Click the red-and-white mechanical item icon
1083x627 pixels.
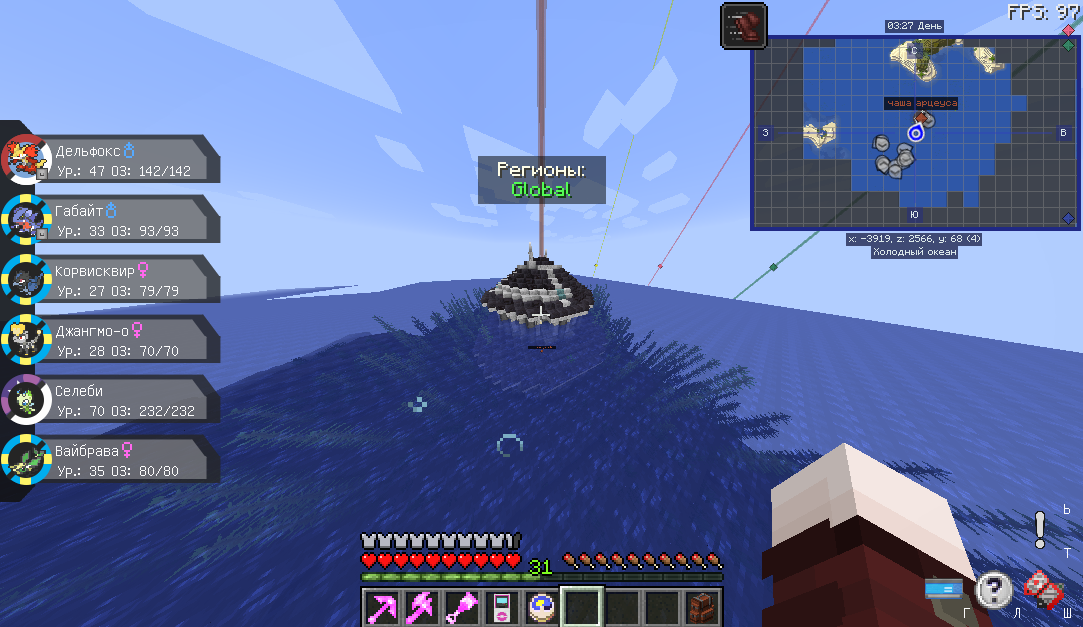click(x=1042, y=590)
